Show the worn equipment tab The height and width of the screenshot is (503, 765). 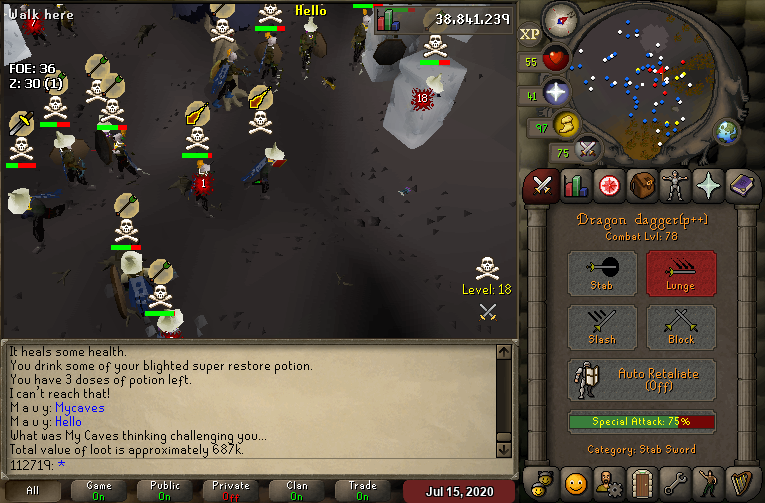coord(674,186)
